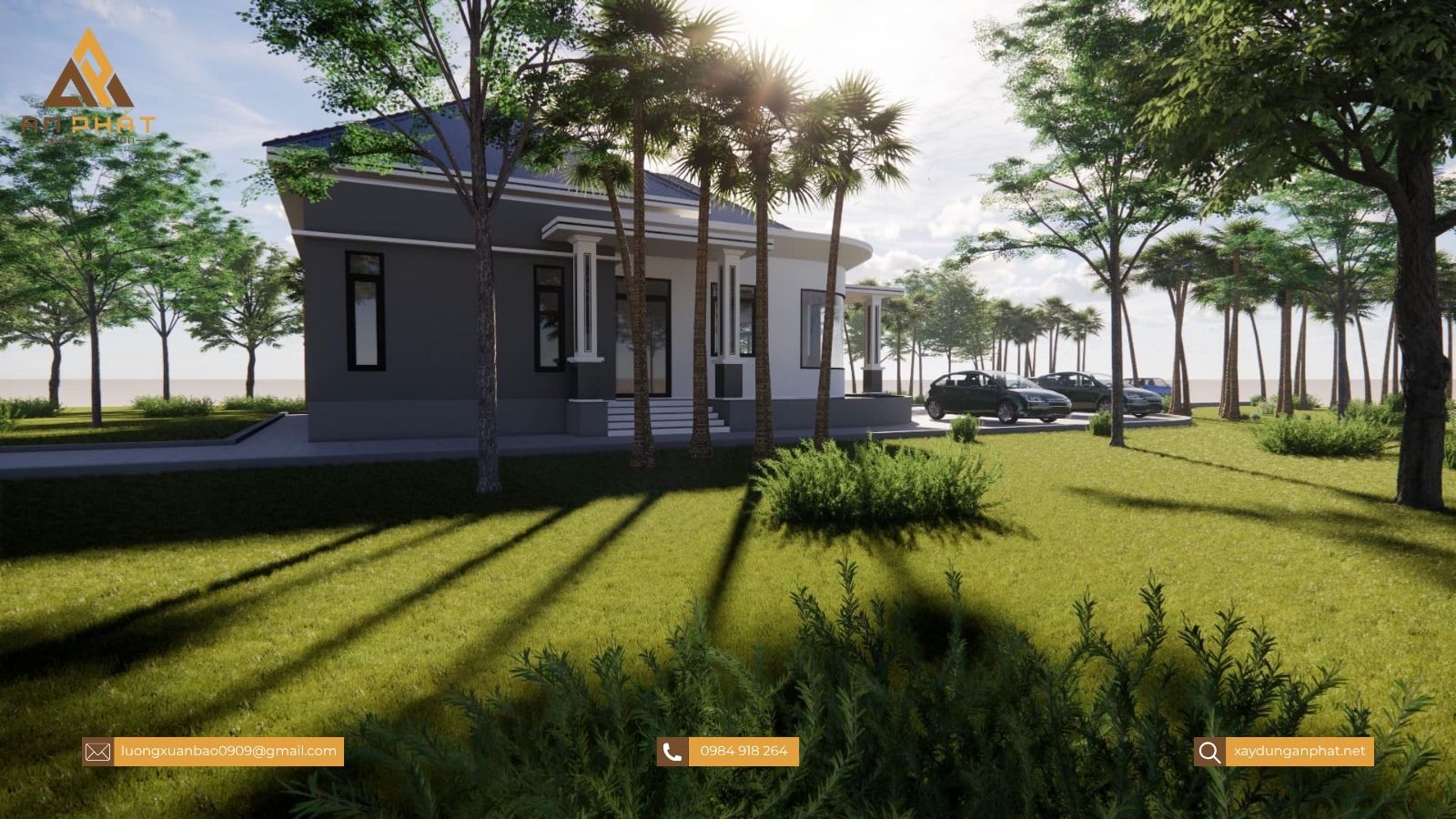Click the envelope mail icon
The height and width of the screenshot is (819, 1456).
(x=97, y=752)
